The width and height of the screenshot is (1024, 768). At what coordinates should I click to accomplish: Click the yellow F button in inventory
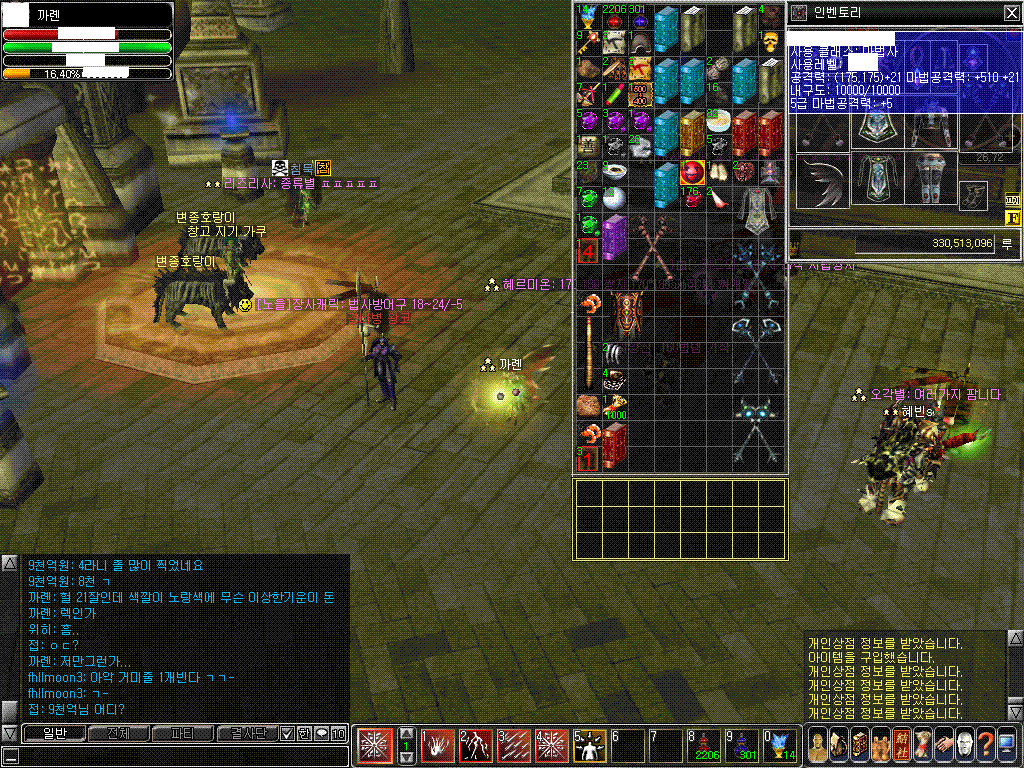click(1012, 217)
